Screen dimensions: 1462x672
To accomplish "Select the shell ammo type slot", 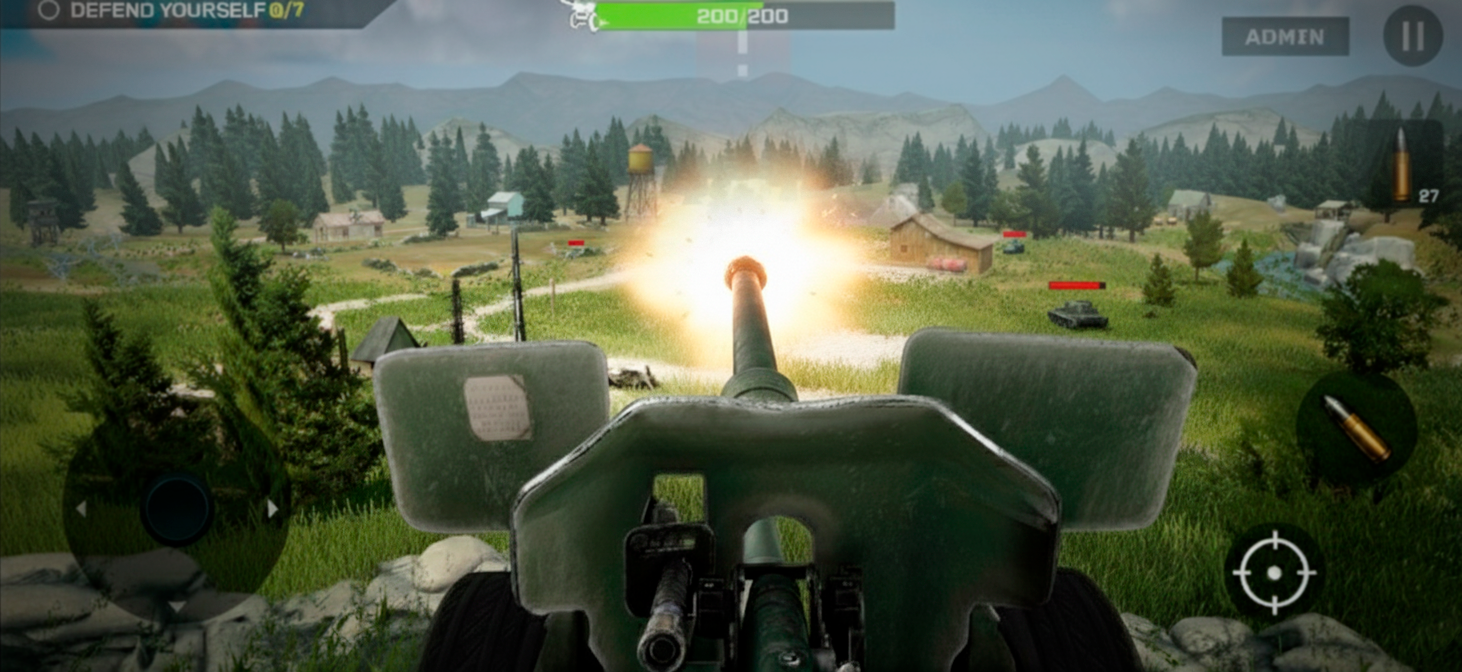I will pyautogui.click(x=1405, y=165).
